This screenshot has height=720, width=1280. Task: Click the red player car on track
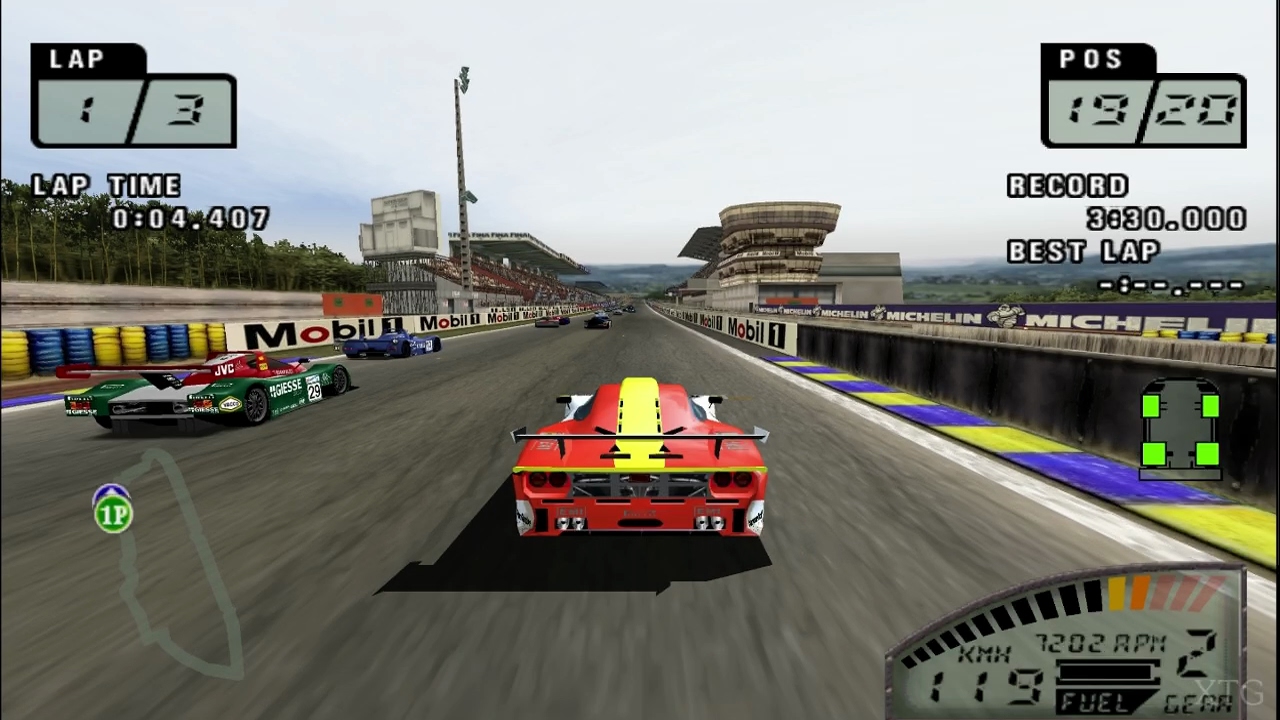tap(640, 465)
